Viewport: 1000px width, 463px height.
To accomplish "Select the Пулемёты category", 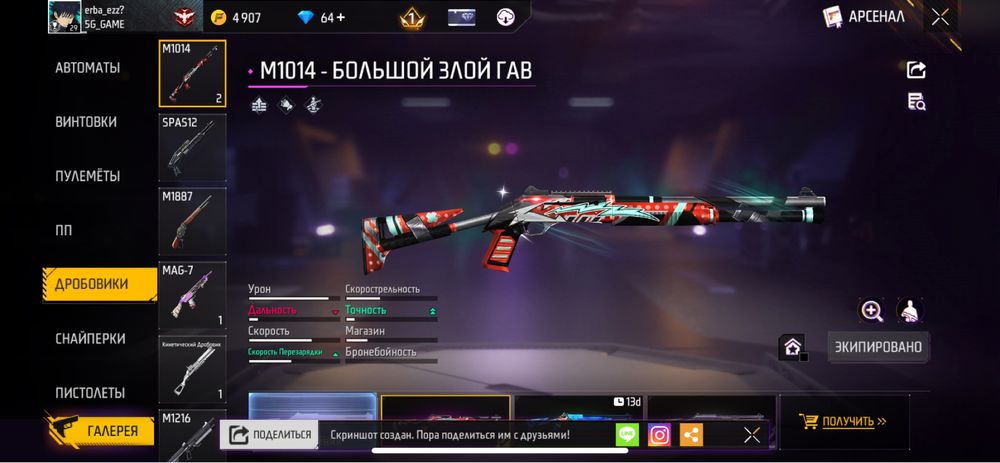I will (88, 176).
